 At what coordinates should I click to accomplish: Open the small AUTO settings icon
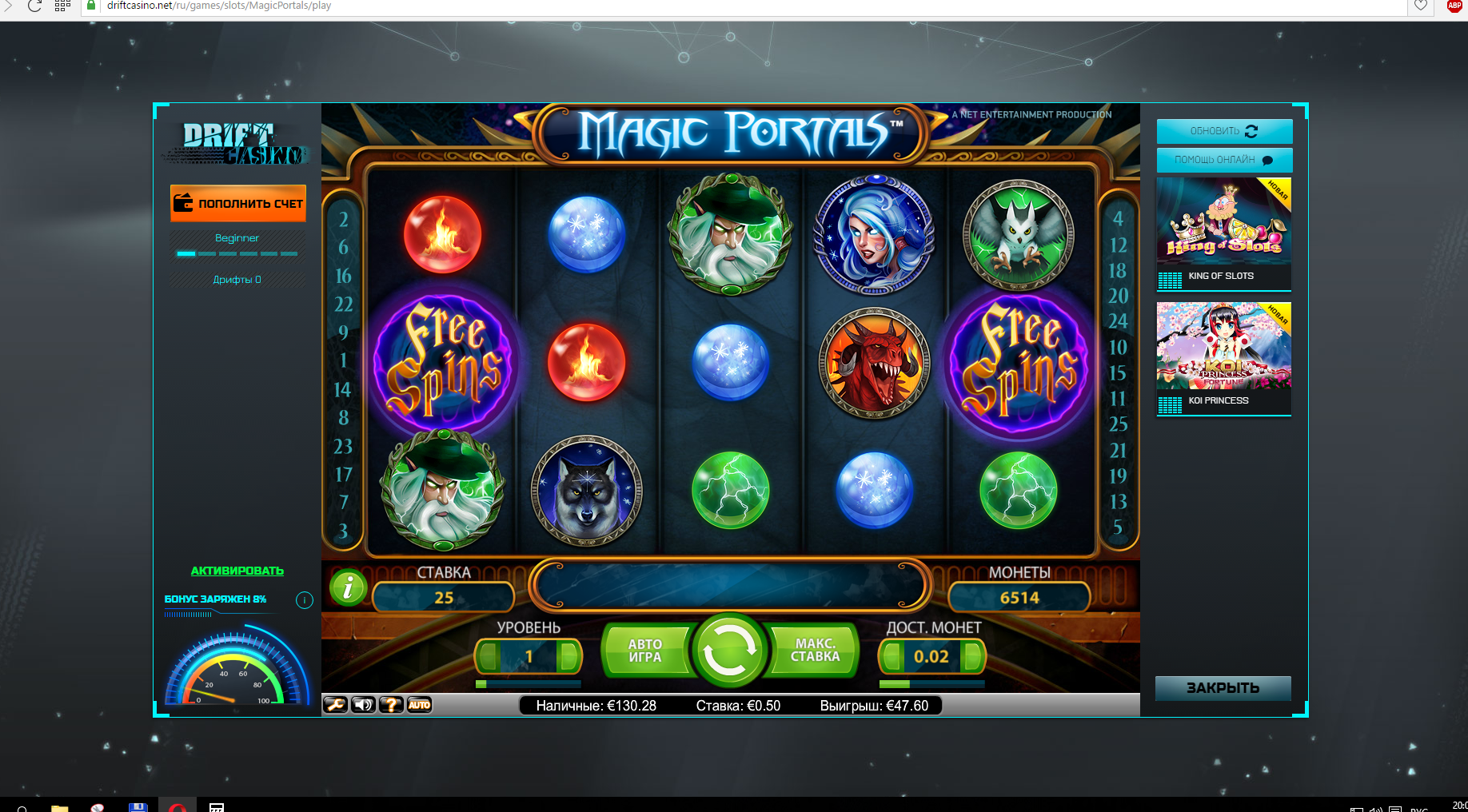(419, 705)
